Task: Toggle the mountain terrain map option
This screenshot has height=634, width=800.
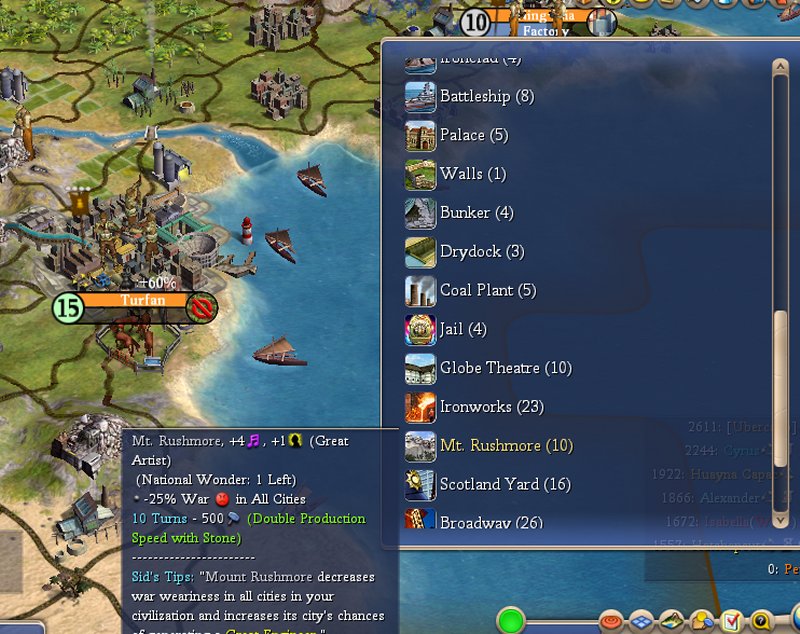Action: (672, 621)
